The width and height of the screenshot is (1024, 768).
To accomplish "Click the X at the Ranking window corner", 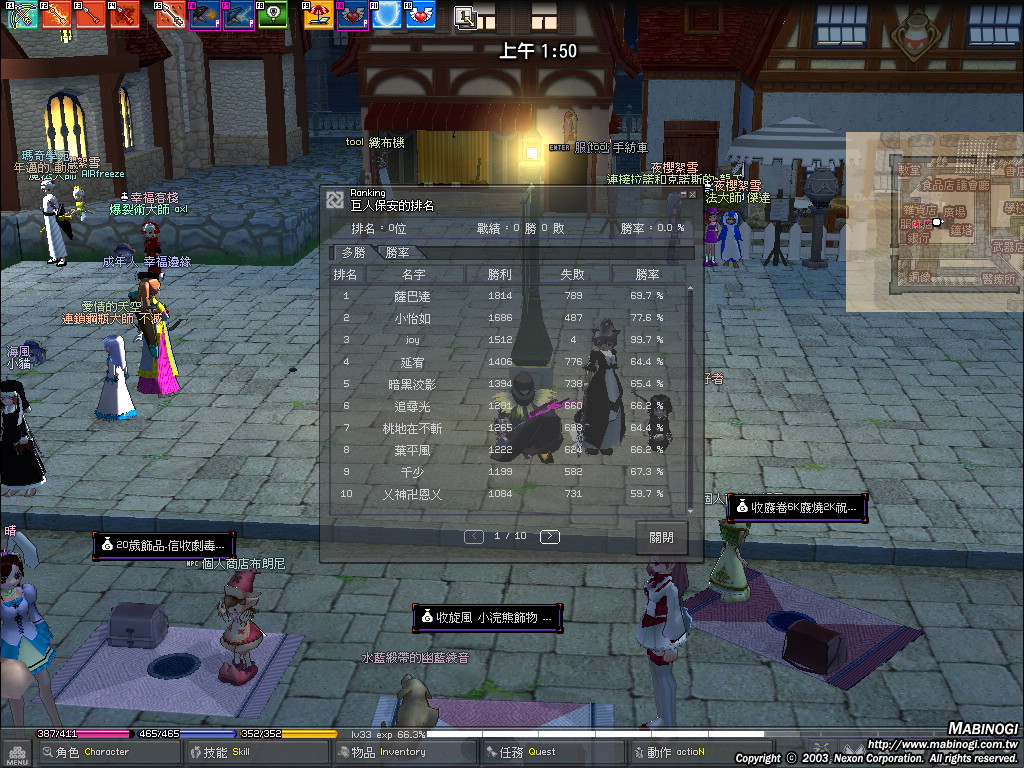I will [x=692, y=194].
